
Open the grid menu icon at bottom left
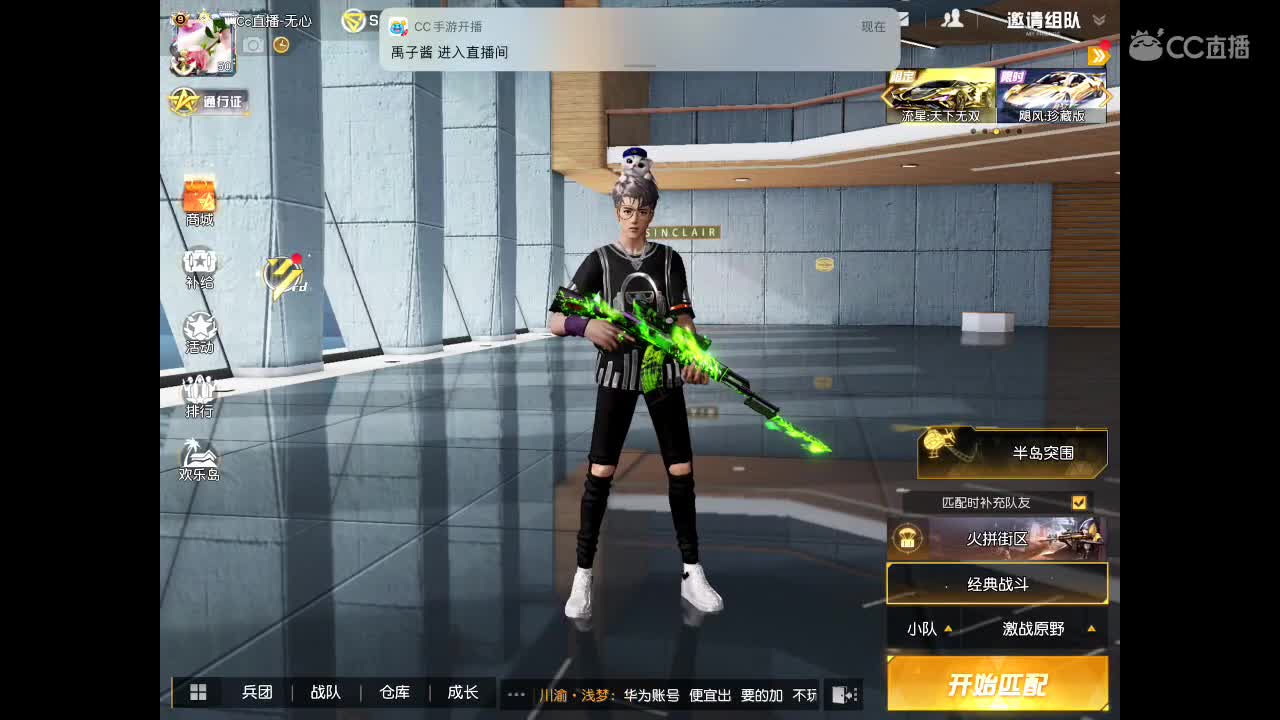tap(199, 692)
